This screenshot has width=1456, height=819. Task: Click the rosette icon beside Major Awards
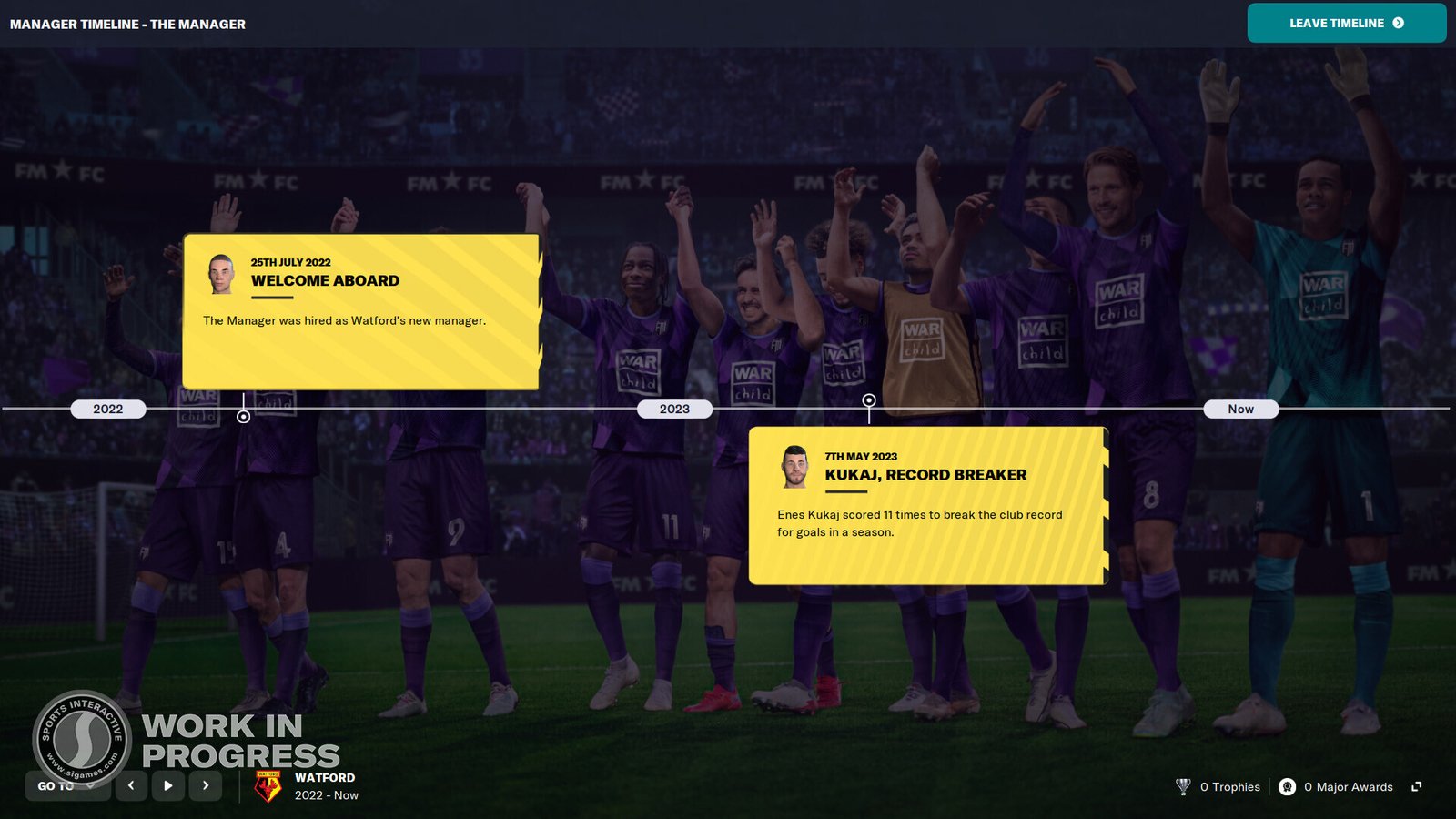pos(1289,786)
